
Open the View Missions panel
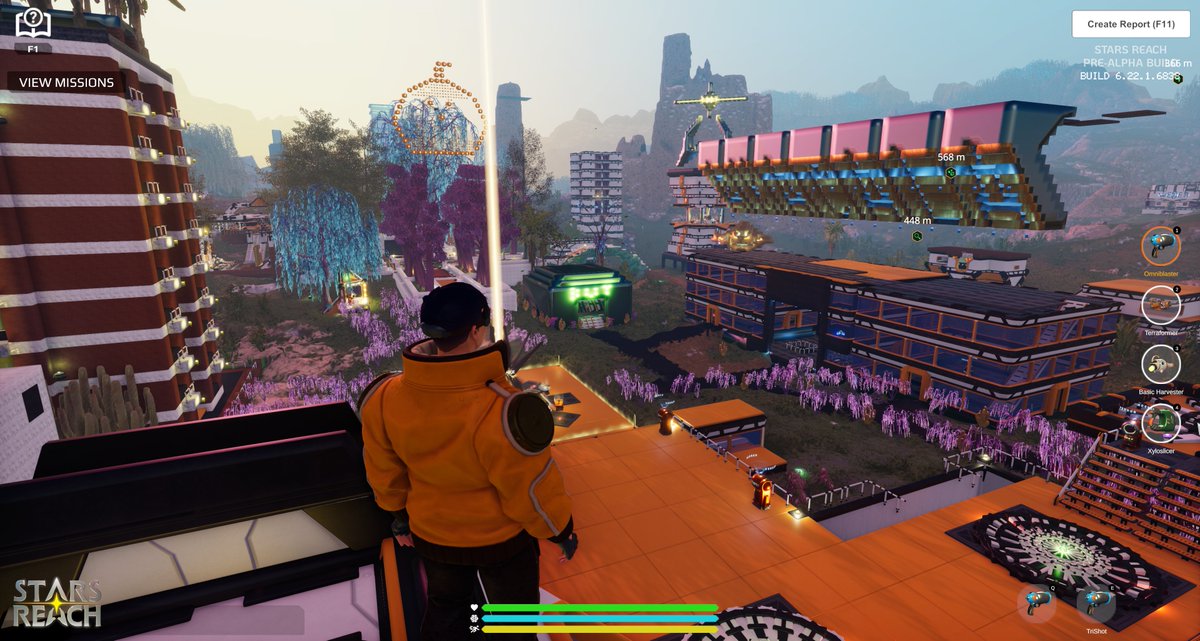(x=66, y=82)
